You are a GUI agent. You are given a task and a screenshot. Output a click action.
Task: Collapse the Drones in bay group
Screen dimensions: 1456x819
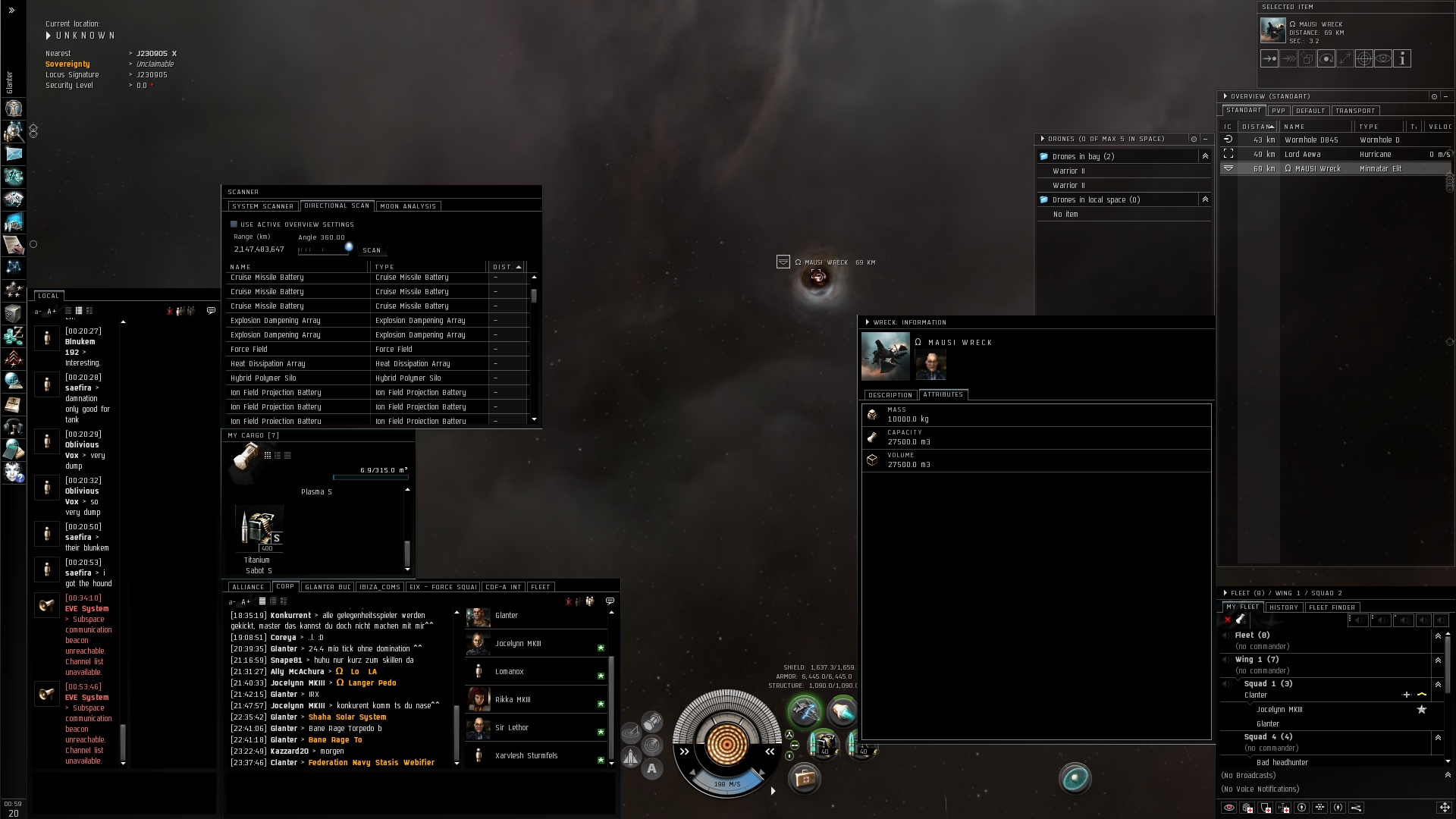(x=1205, y=156)
